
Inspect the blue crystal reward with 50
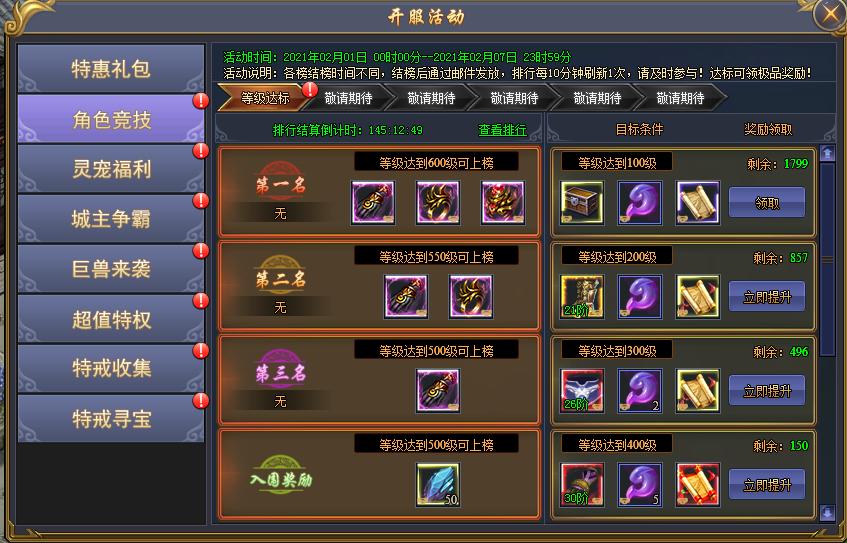point(437,485)
